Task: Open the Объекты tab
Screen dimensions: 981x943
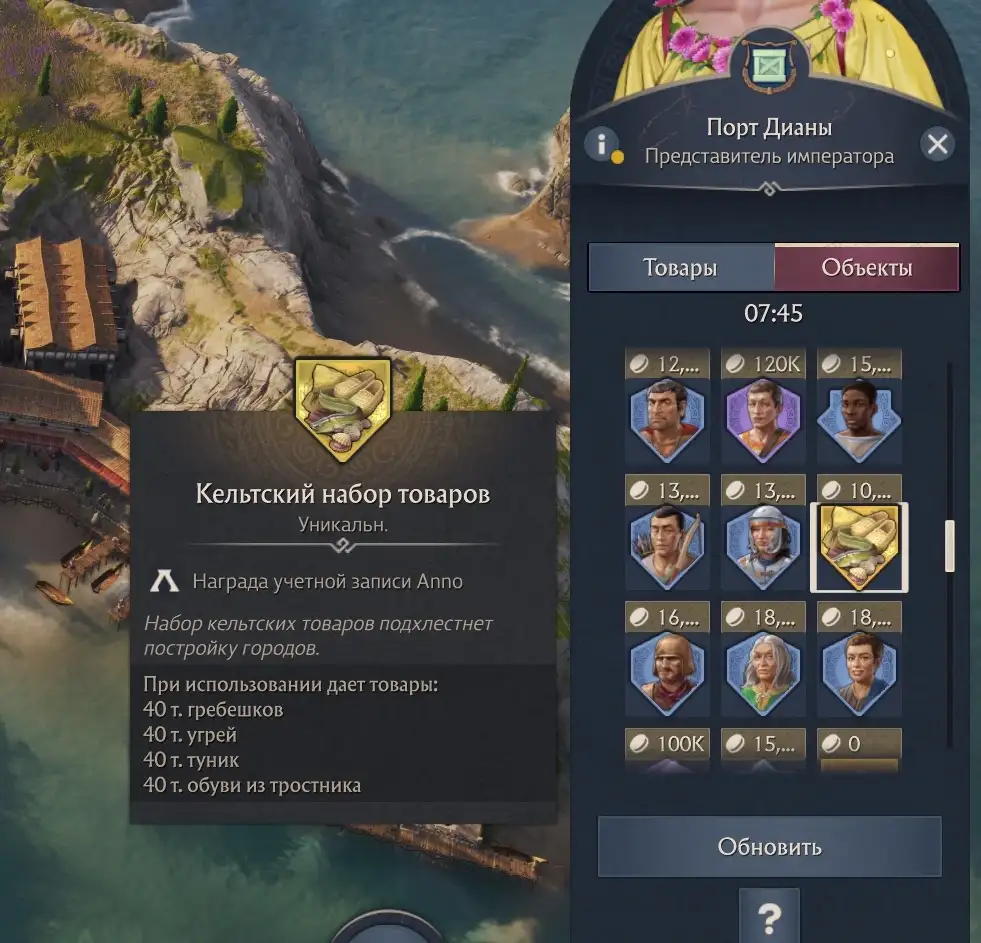Action: [866, 268]
